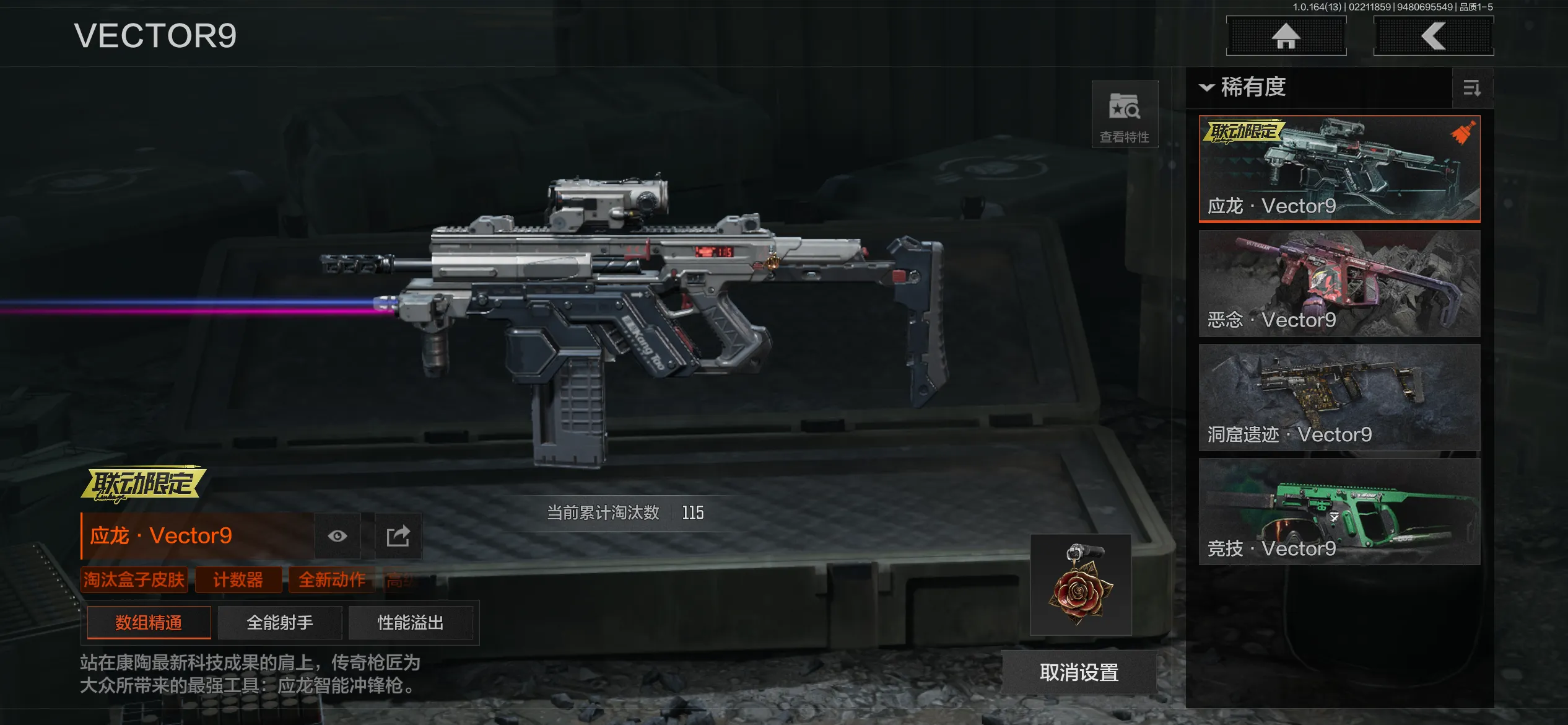Go back using the arrow button
The height and width of the screenshot is (725, 1568).
click(x=1433, y=36)
